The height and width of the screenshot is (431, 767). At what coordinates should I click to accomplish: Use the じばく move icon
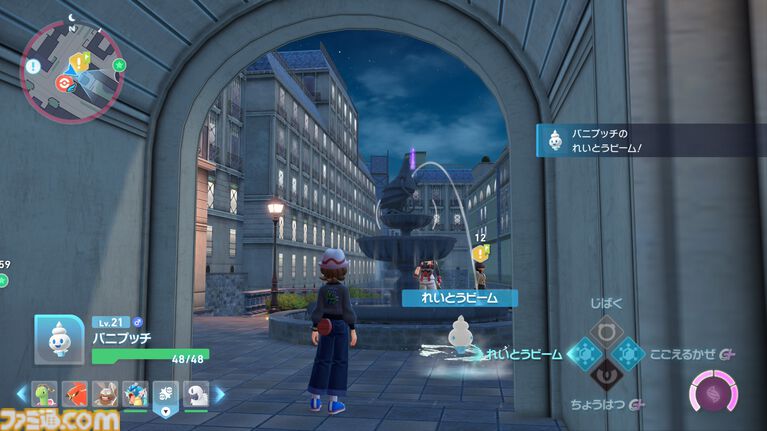tap(604, 330)
